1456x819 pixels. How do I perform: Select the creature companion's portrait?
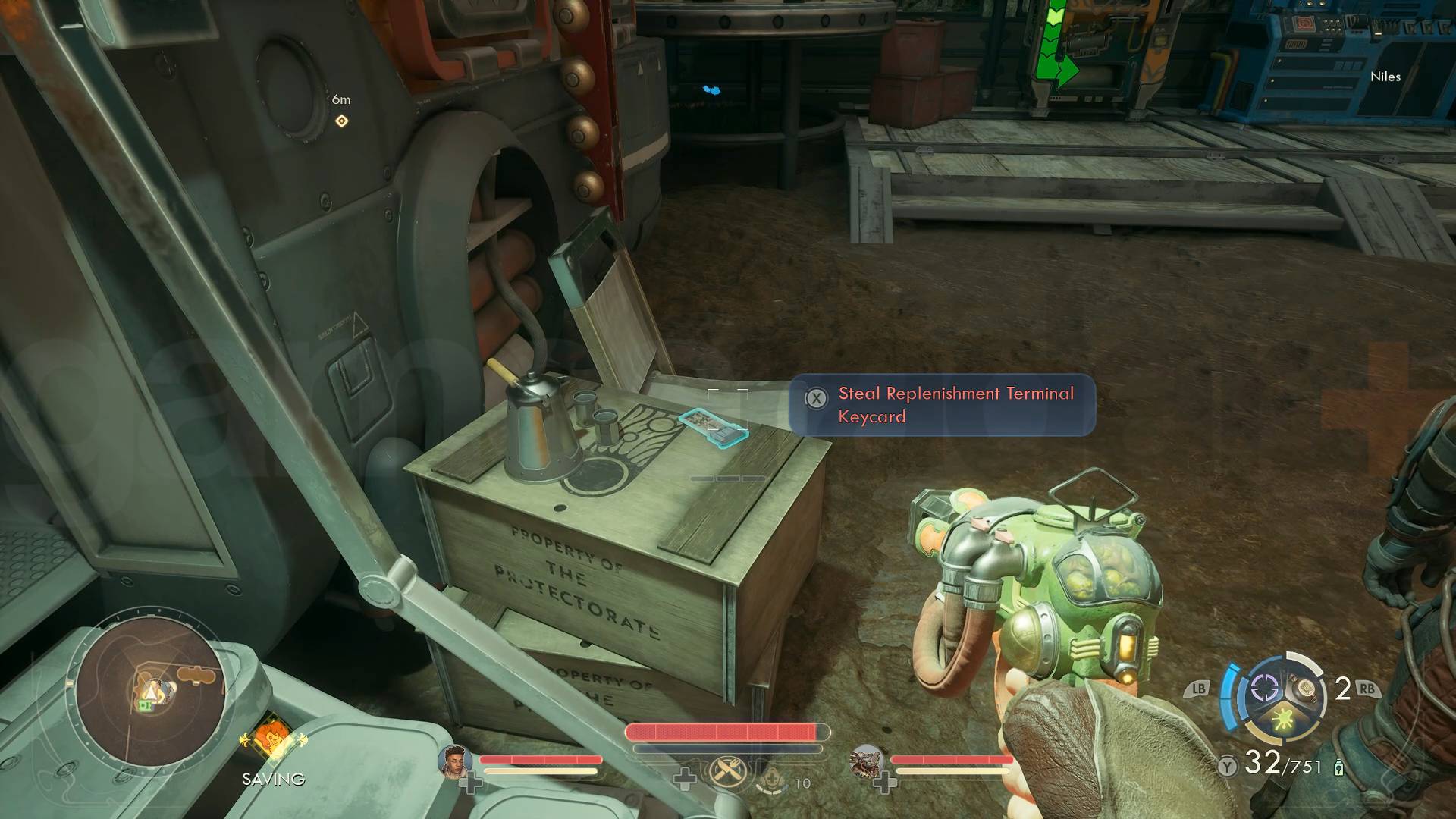[x=866, y=761]
